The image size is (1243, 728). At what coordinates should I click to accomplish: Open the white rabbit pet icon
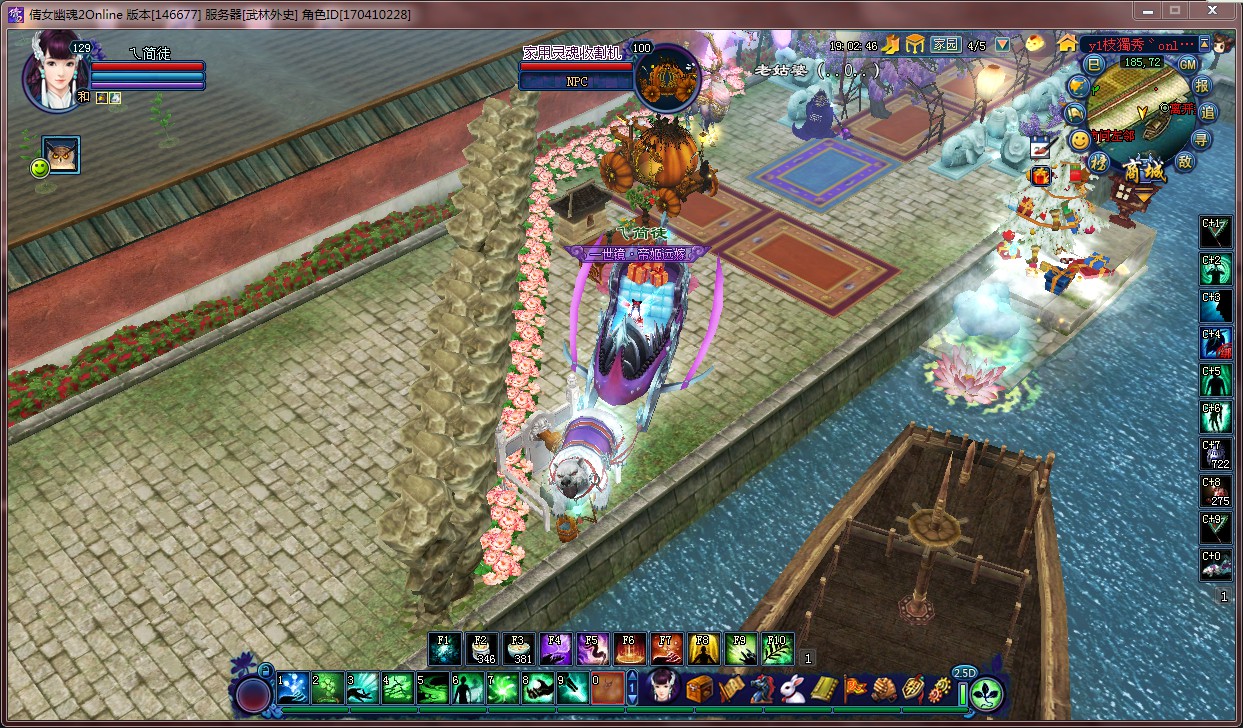[x=793, y=688]
